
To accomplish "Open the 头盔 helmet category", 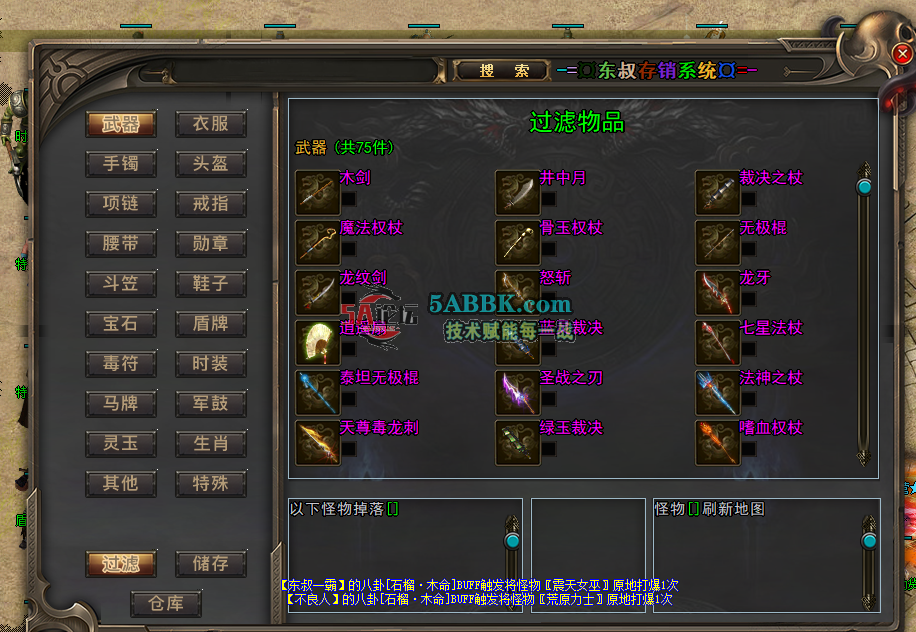I will 211,164.
